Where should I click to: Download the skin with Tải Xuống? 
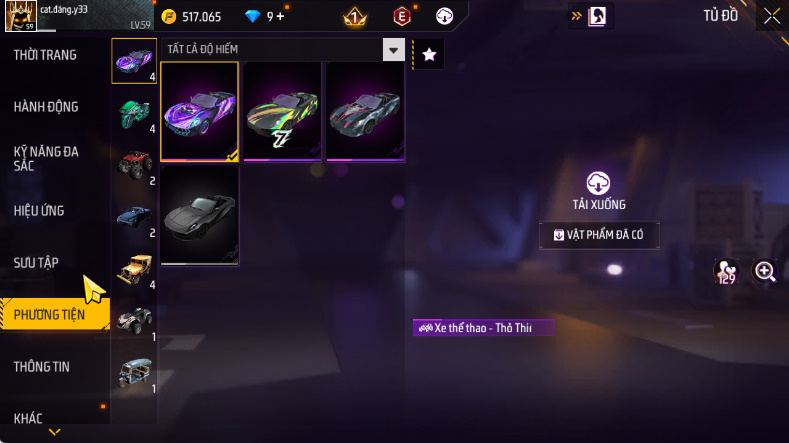[x=599, y=190]
